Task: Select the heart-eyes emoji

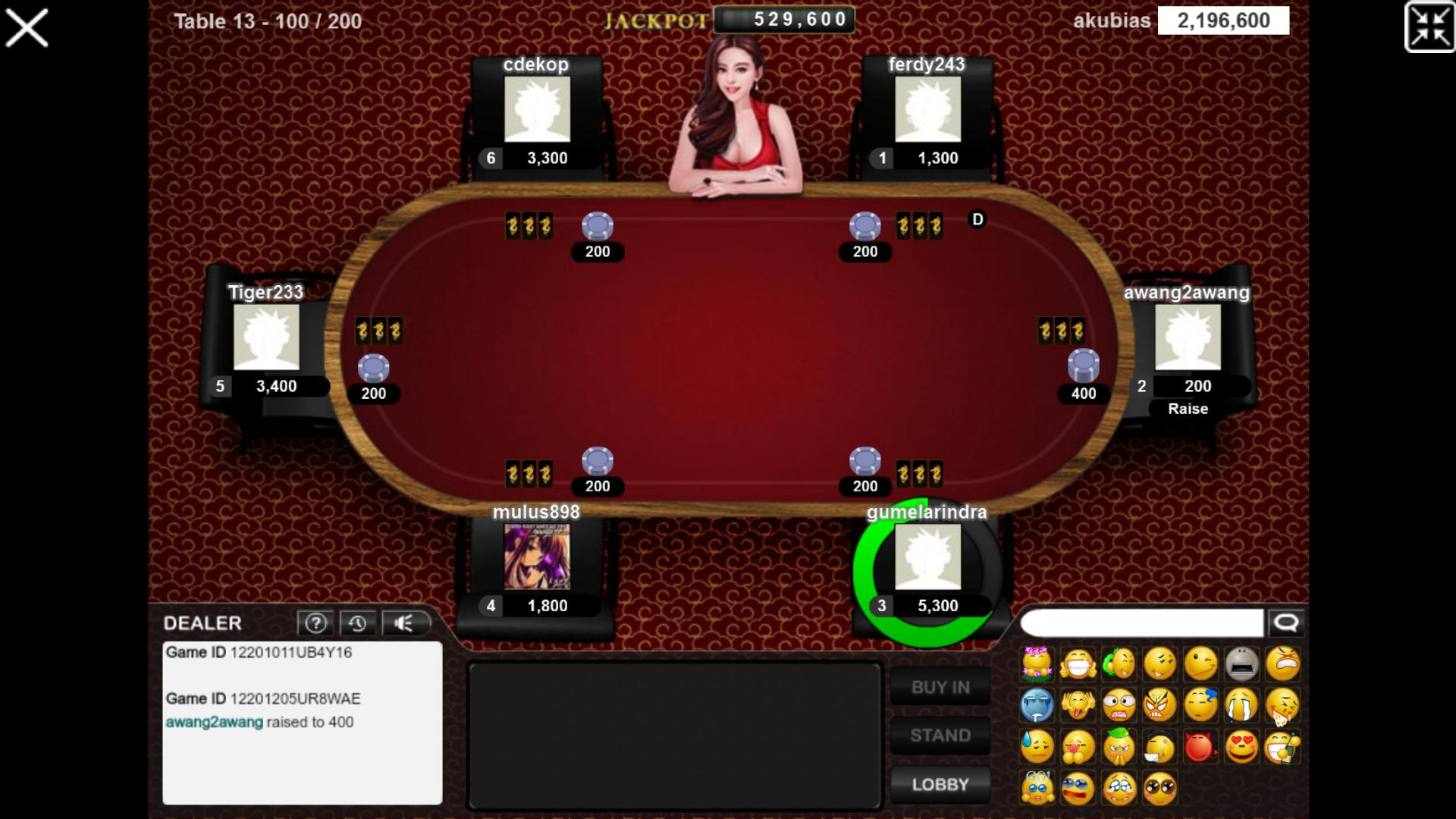Action: [1243, 746]
